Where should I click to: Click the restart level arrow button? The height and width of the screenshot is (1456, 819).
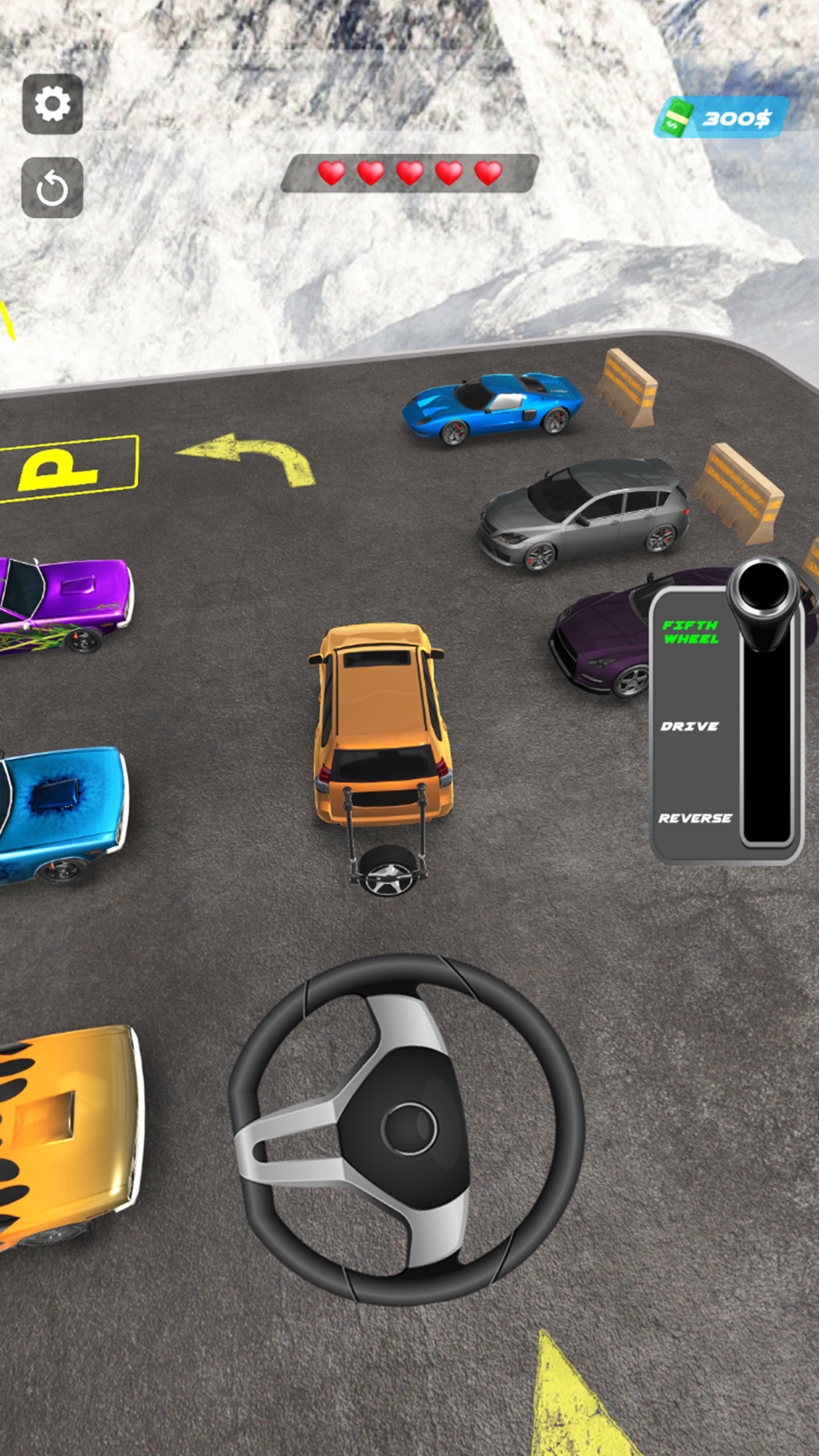pyautogui.click(x=52, y=187)
